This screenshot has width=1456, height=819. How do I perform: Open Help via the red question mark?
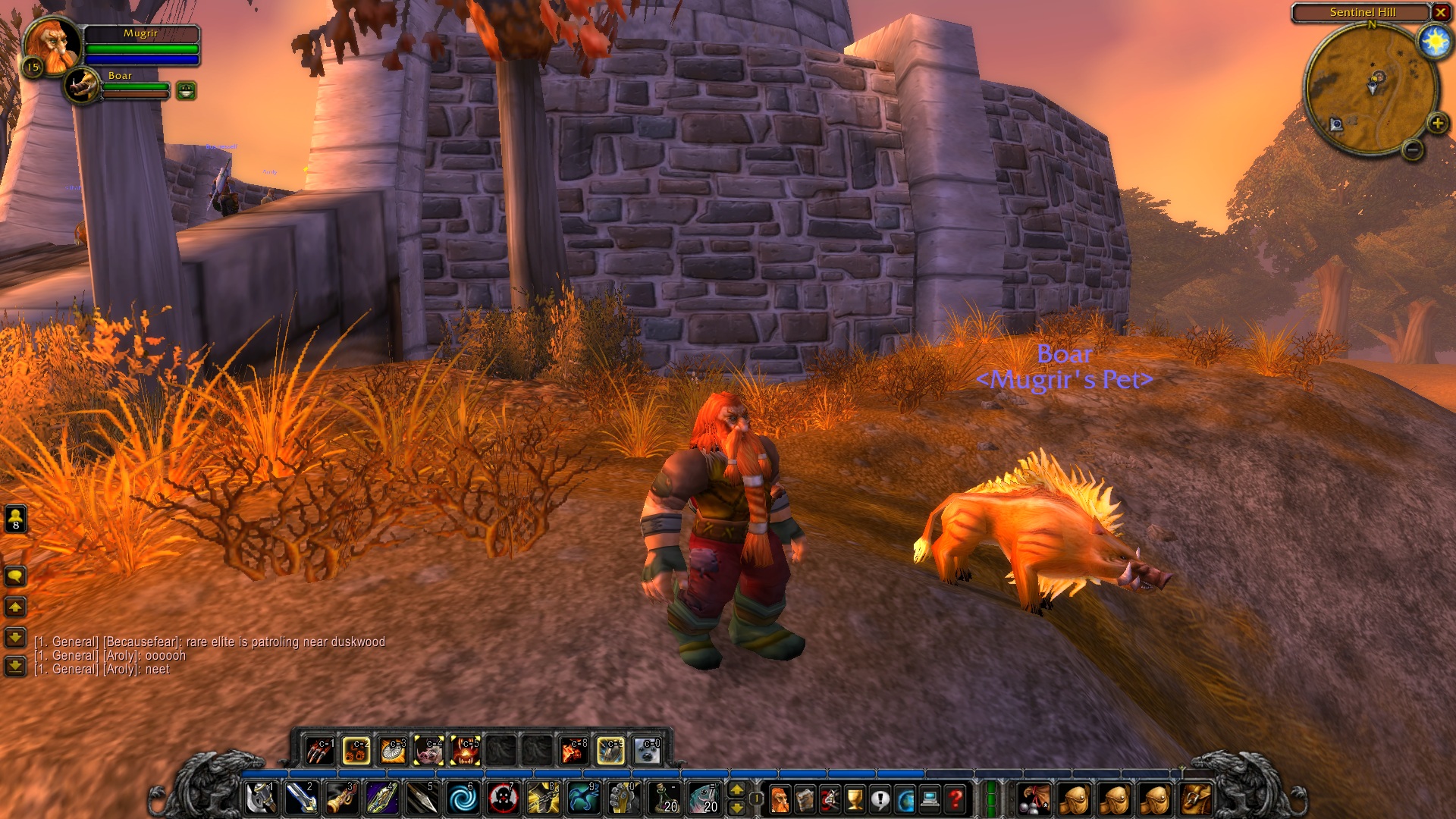955,800
